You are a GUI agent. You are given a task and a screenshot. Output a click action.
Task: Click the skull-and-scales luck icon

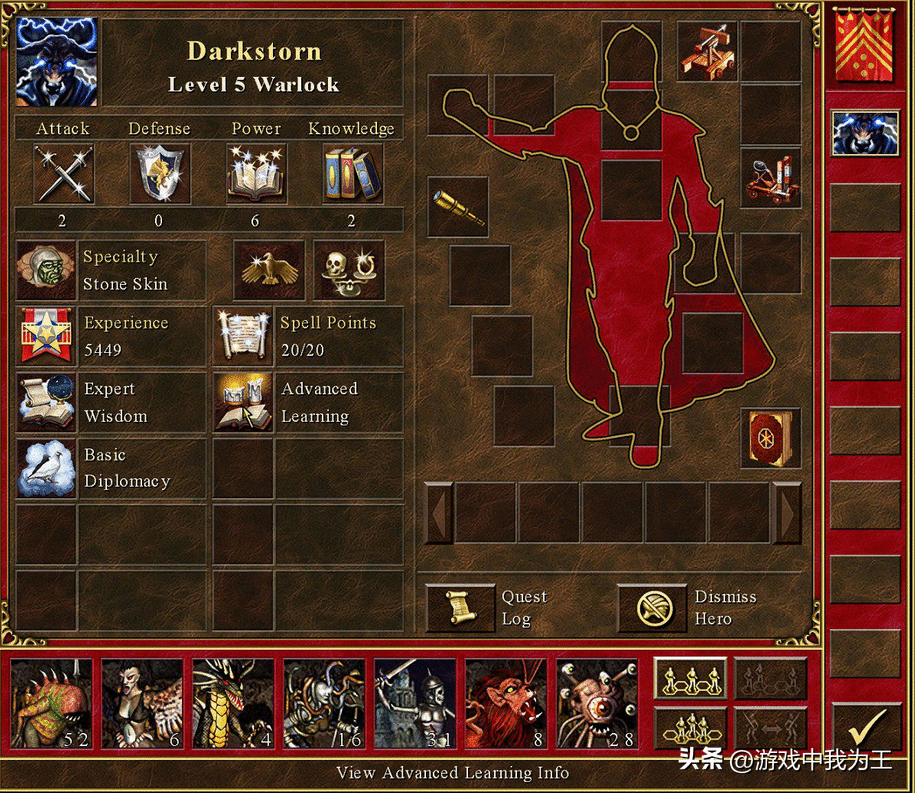click(348, 270)
